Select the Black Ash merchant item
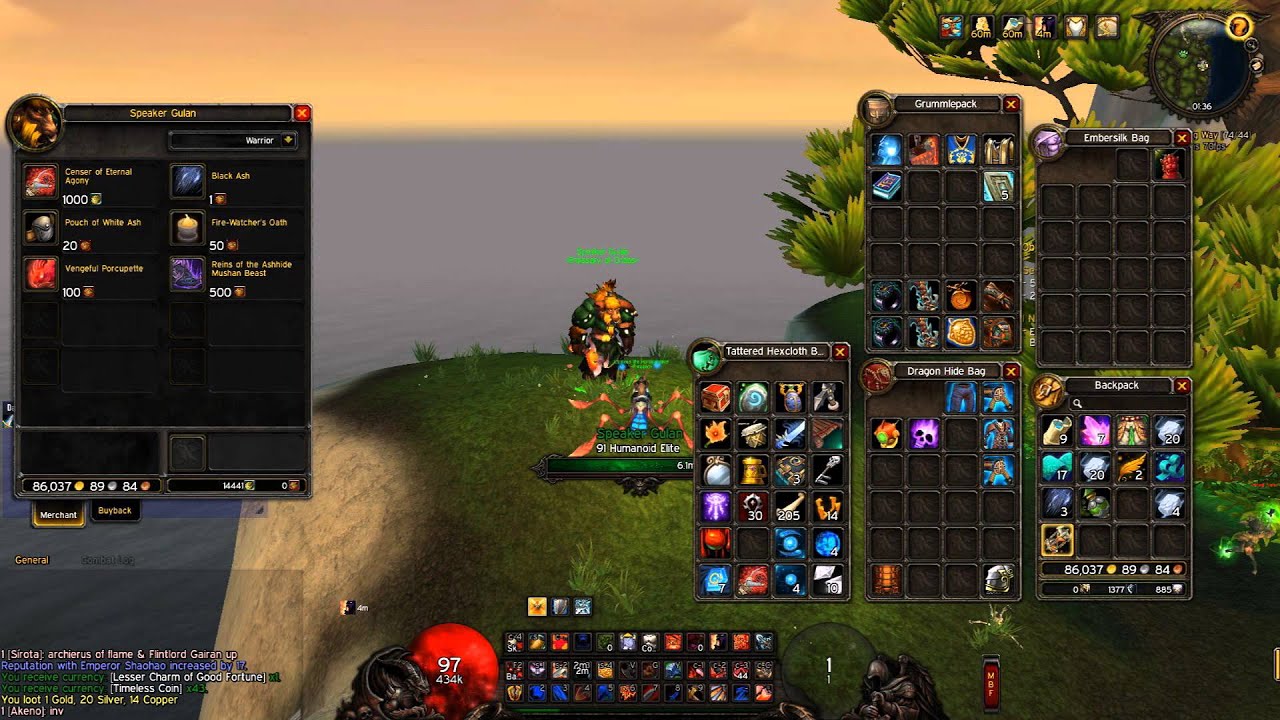Screen dimensions: 1280x720 187,180
